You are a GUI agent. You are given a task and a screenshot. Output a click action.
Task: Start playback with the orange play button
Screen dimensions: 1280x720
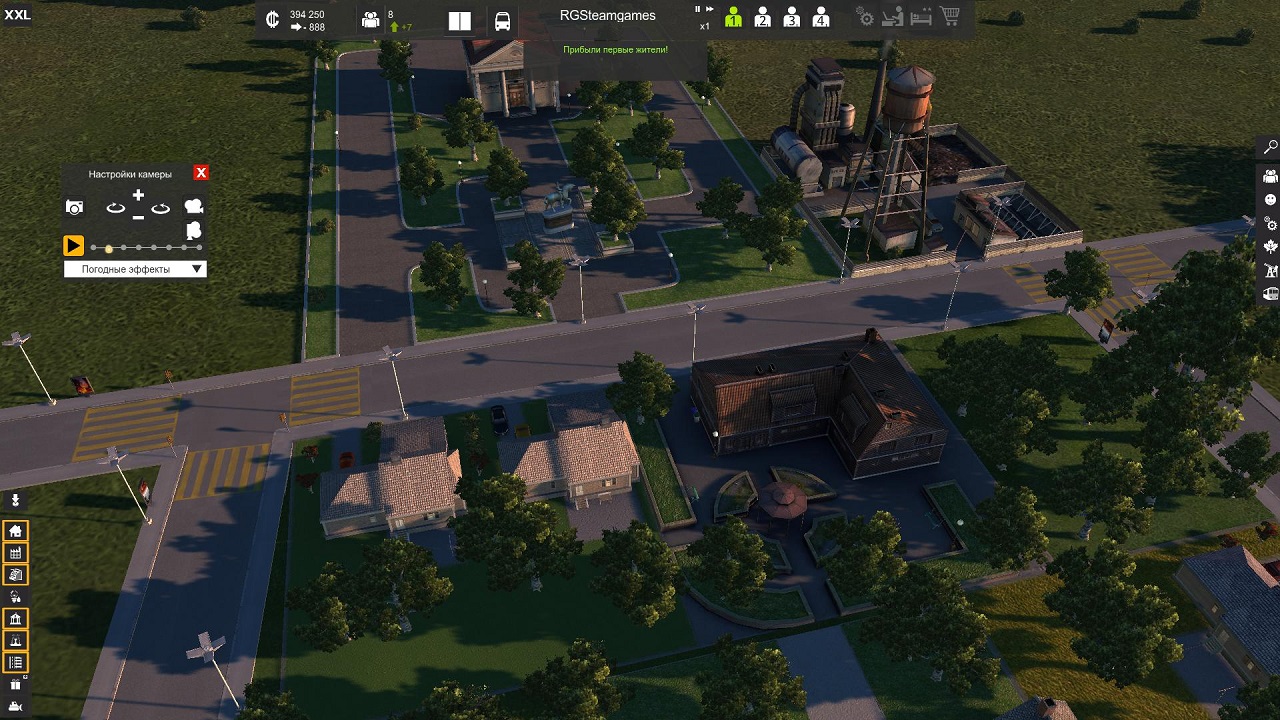(x=73, y=246)
